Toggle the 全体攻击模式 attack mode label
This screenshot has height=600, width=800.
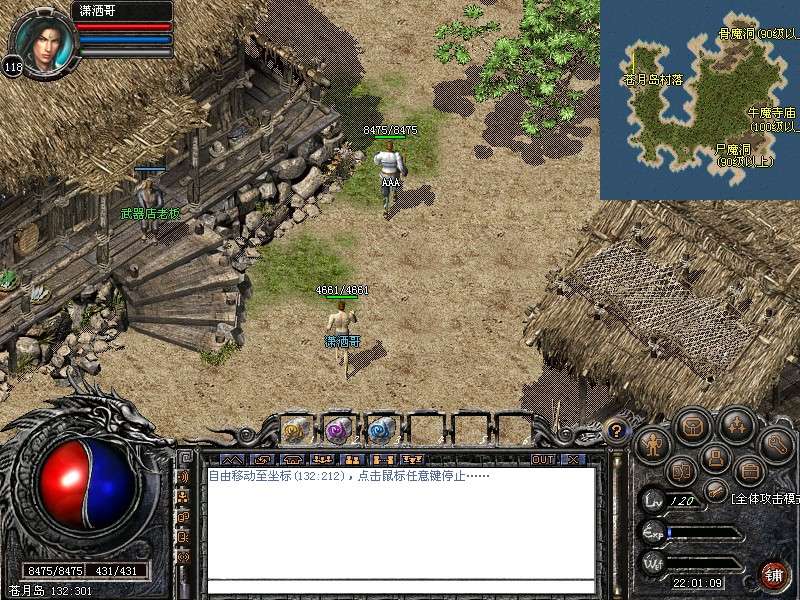point(765,497)
